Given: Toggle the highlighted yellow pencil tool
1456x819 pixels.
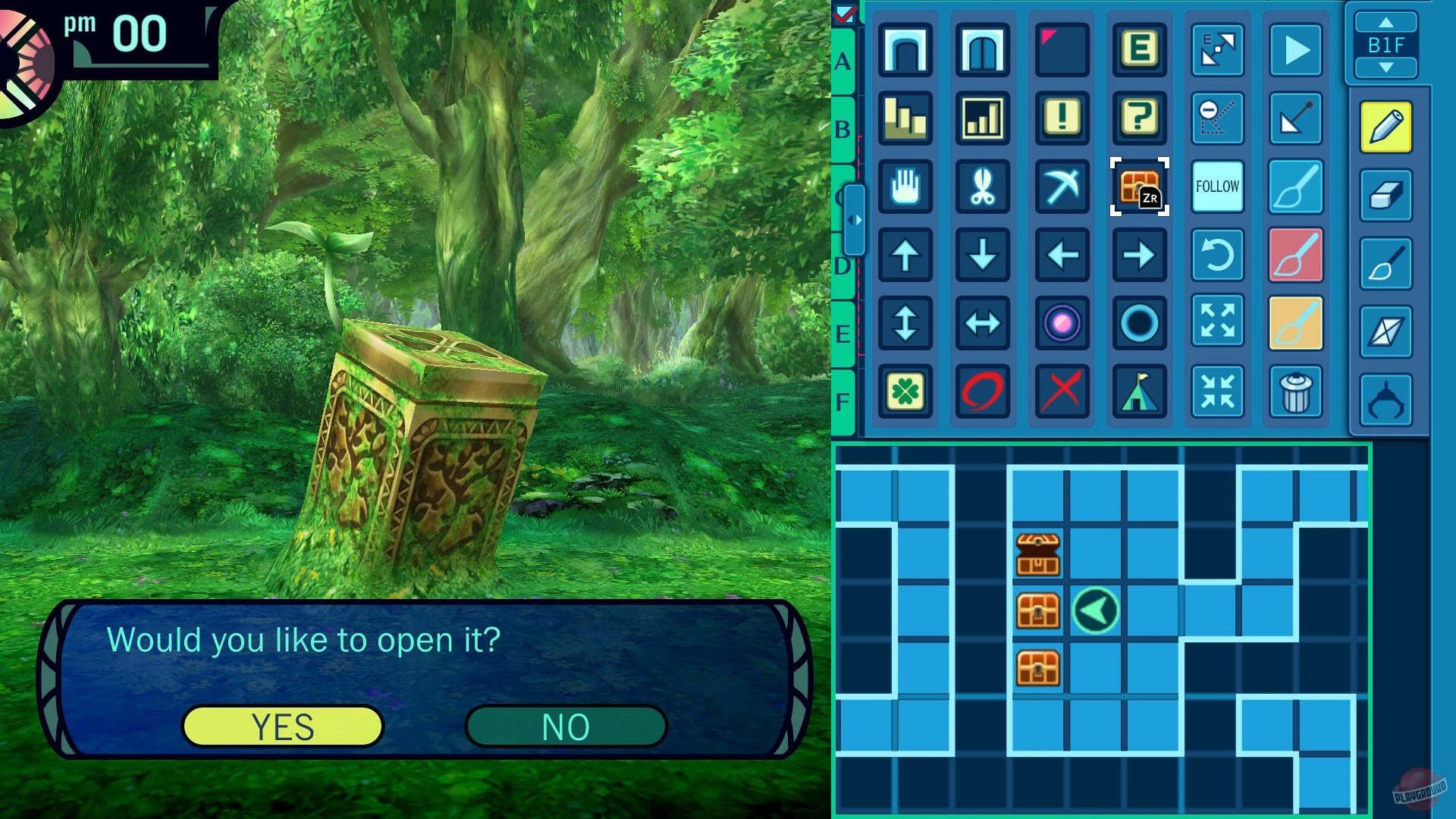Looking at the screenshot, I should (1385, 125).
